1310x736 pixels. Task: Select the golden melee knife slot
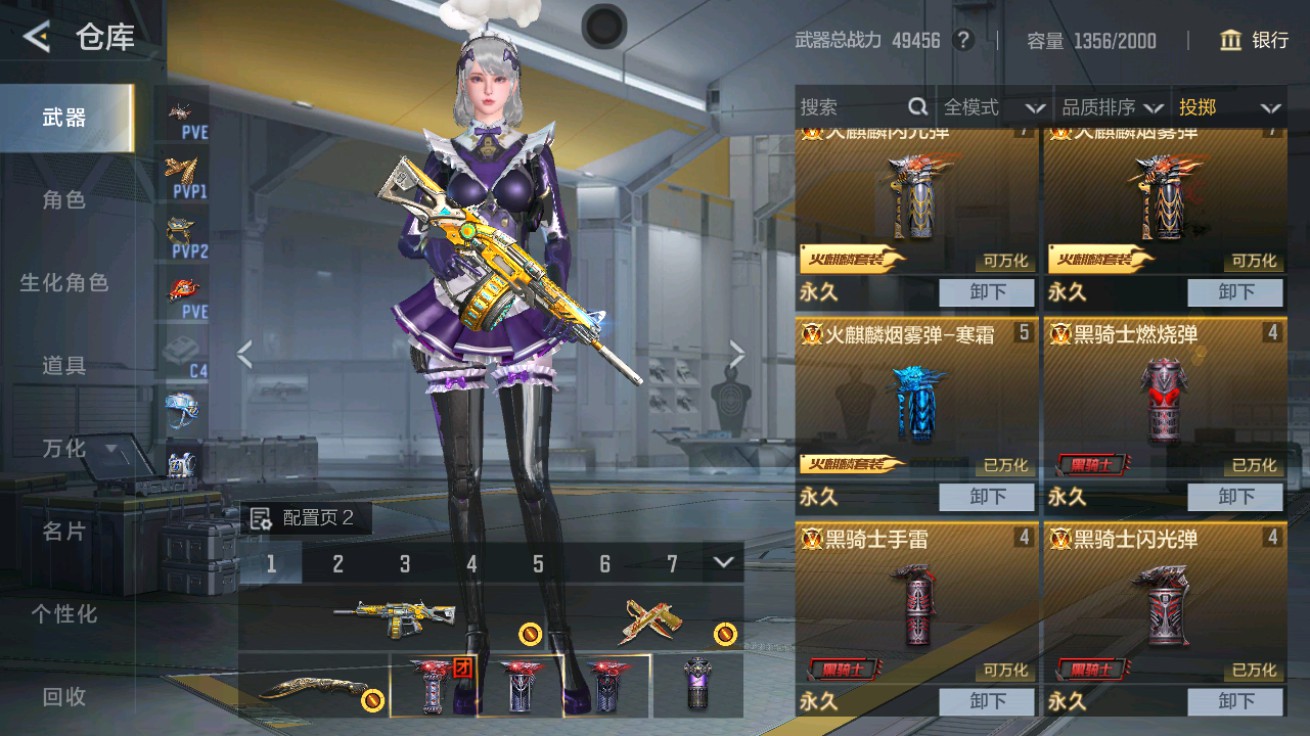pos(316,688)
